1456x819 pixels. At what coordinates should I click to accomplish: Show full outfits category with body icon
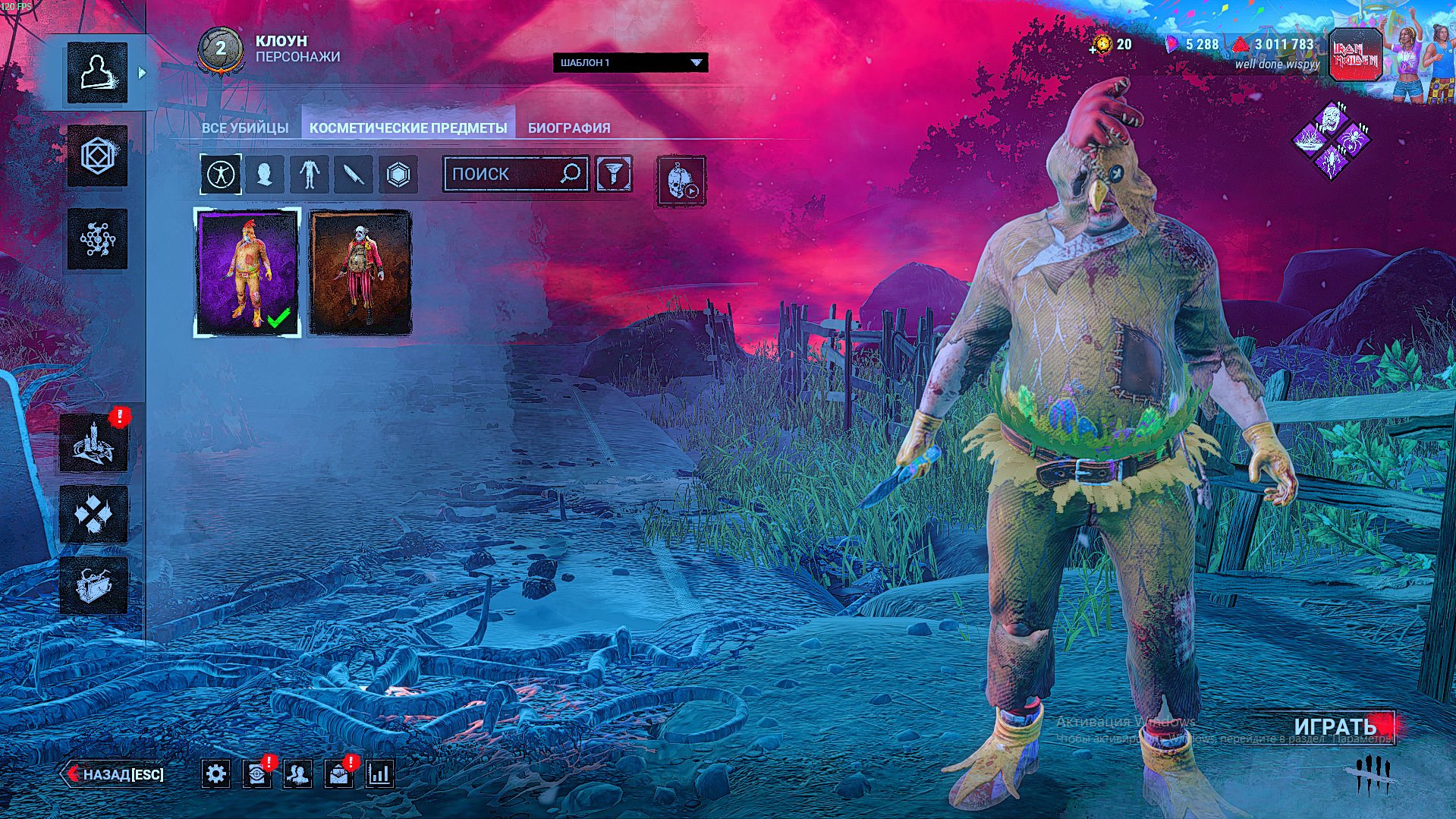[x=221, y=175]
